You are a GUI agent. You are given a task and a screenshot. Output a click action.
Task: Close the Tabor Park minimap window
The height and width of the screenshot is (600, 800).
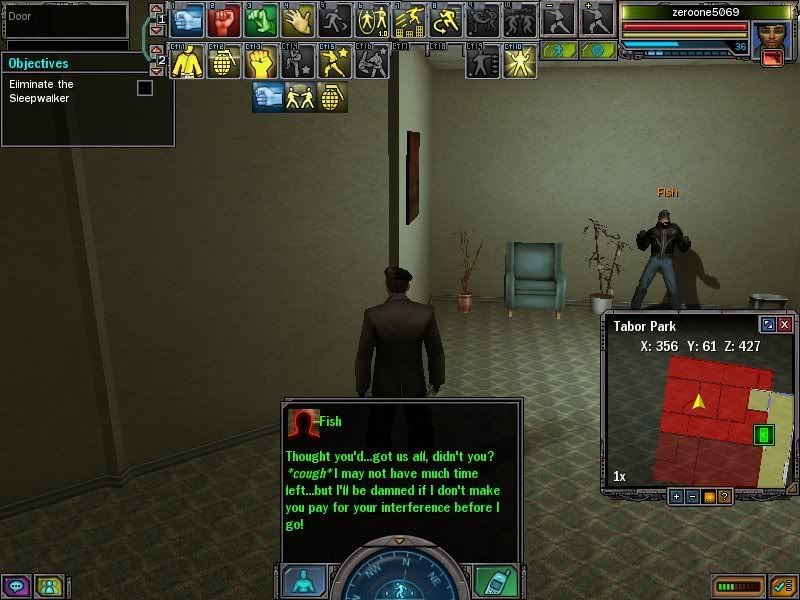(x=785, y=325)
